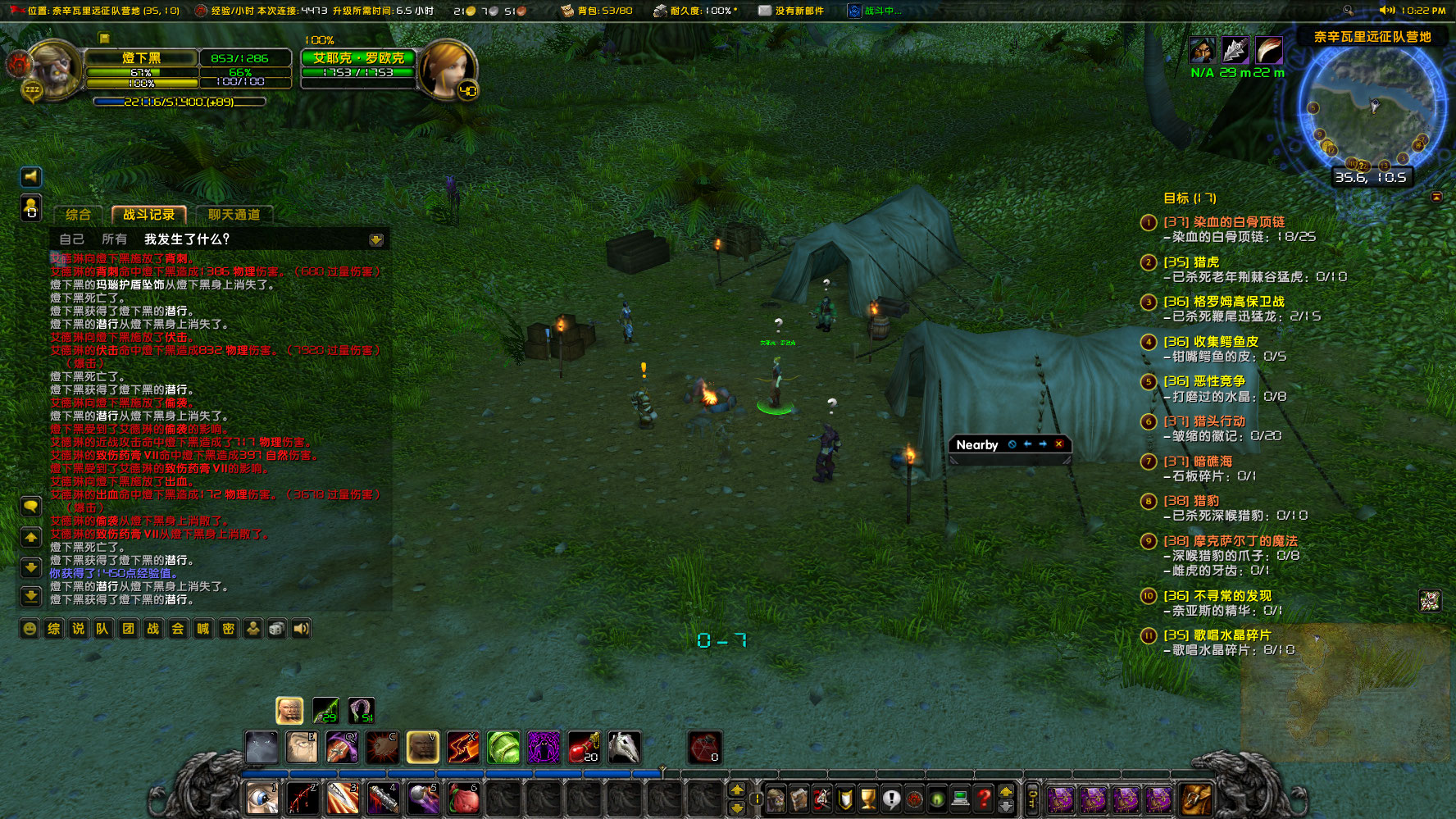The width and height of the screenshot is (1456, 819).
Task: Open the talents panel icon
Action: (820, 799)
